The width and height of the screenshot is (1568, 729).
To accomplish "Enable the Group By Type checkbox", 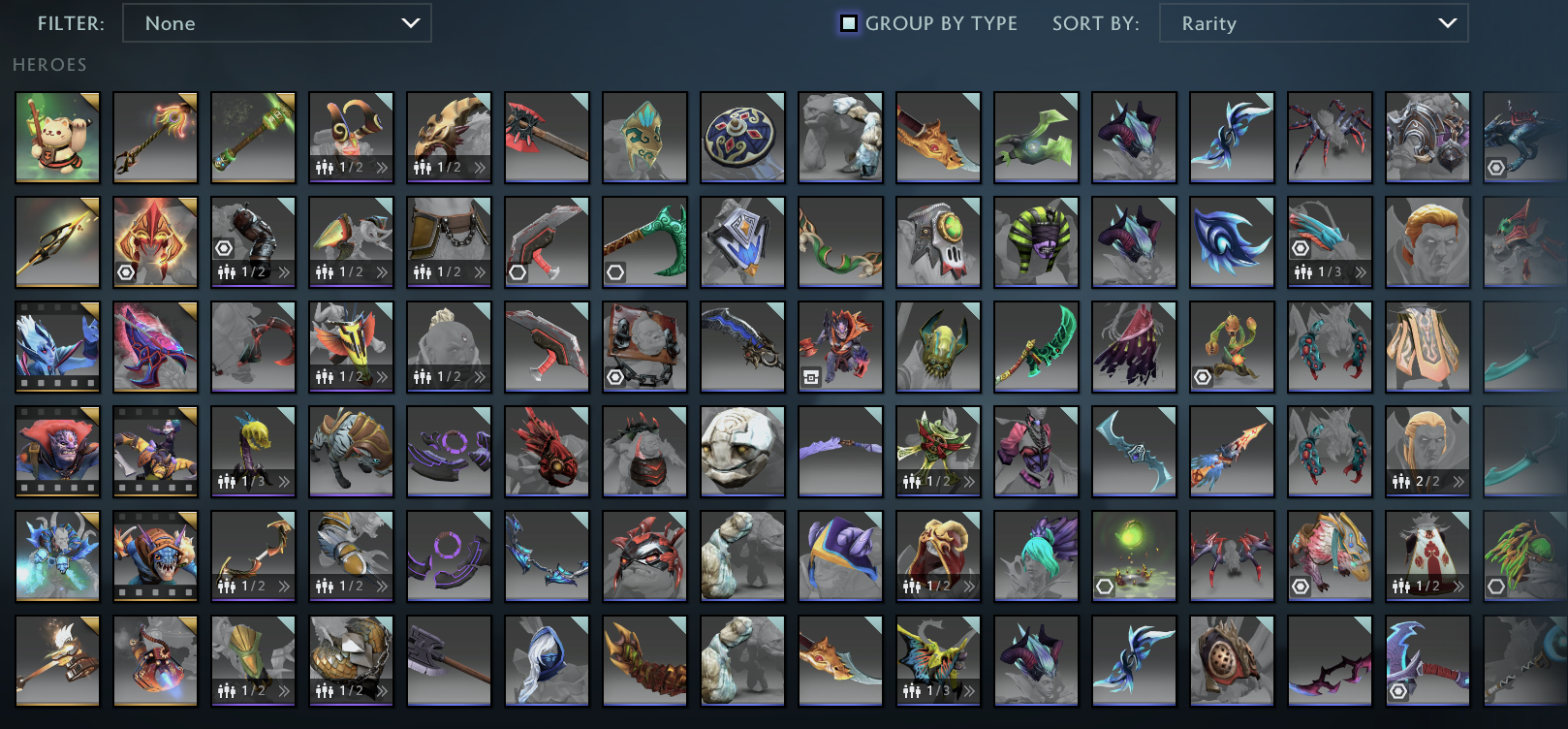I will click(849, 23).
